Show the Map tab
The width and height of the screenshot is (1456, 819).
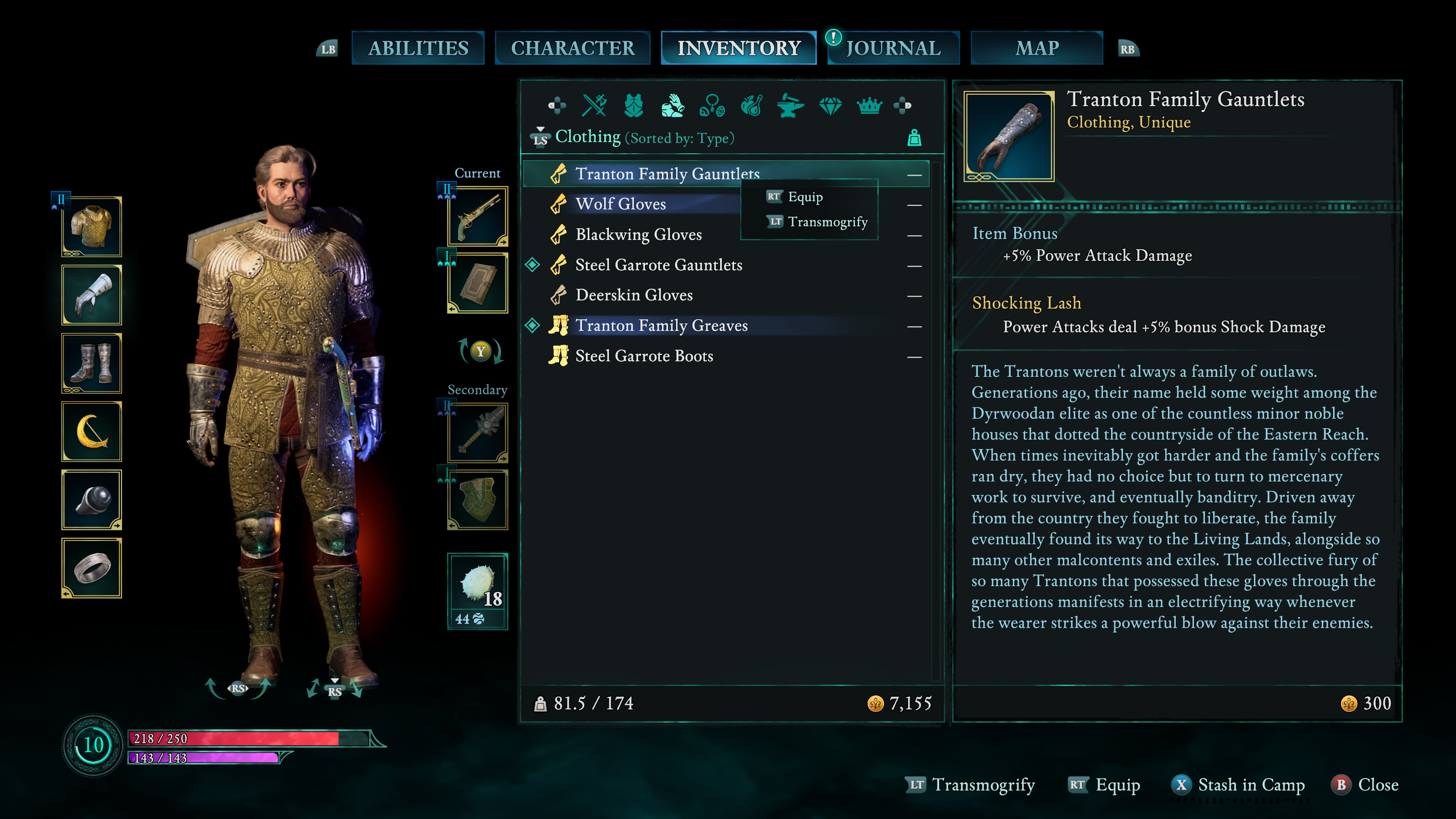[1037, 48]
